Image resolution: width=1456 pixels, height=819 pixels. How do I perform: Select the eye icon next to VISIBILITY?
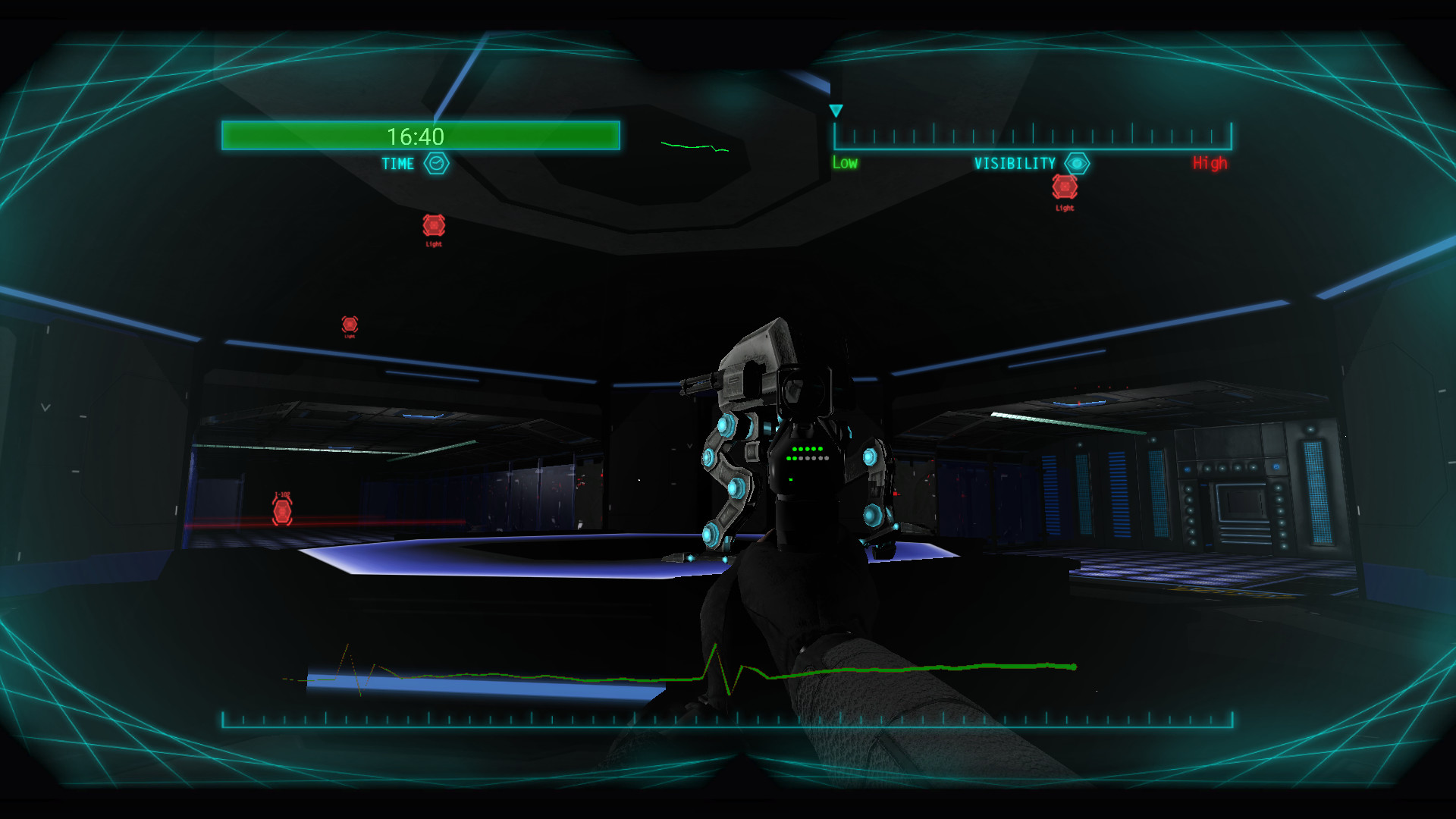[x=1078, y=162]
